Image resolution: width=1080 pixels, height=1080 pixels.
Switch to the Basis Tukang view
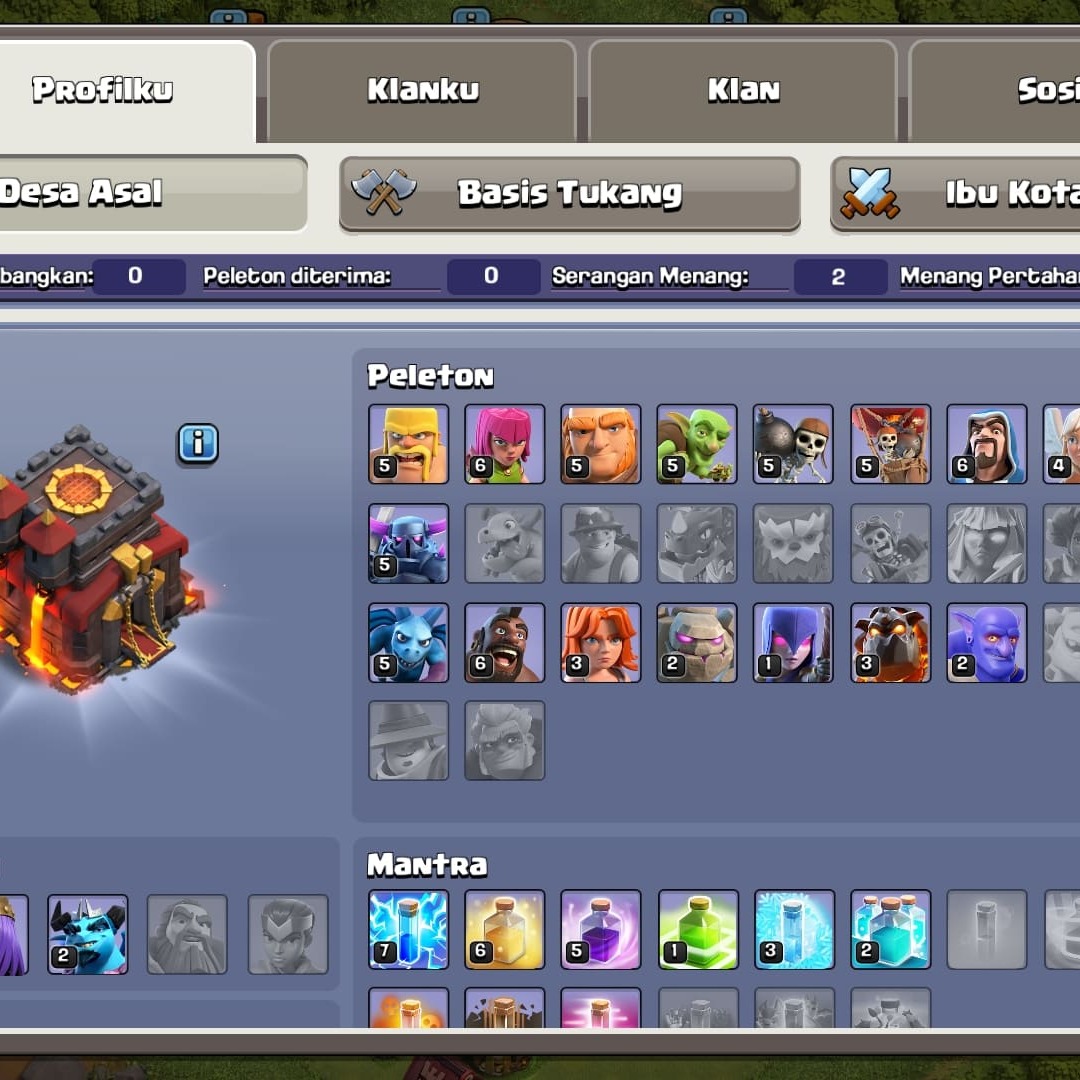[569, 193]
